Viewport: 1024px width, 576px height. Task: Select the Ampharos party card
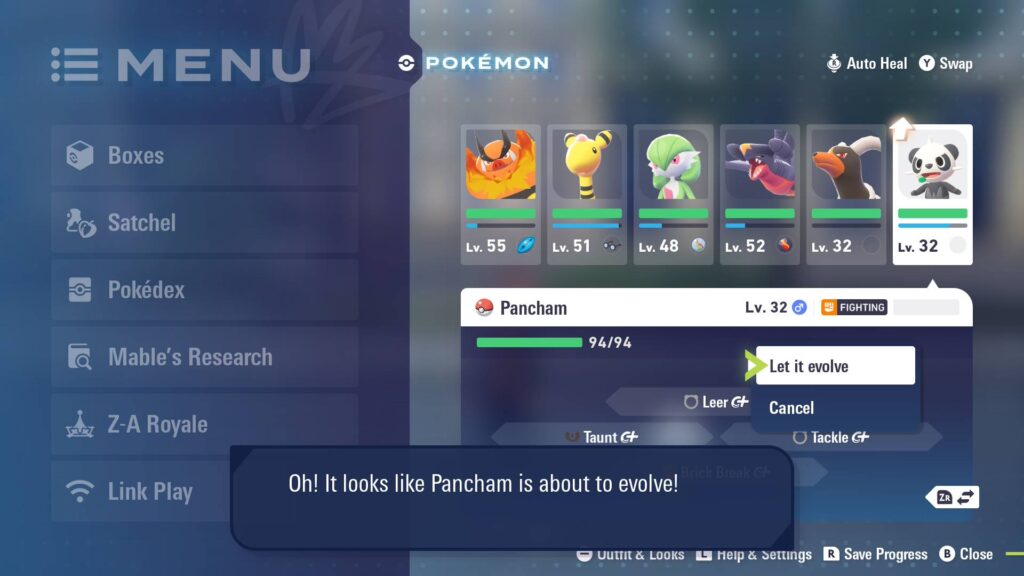[587, 194]
